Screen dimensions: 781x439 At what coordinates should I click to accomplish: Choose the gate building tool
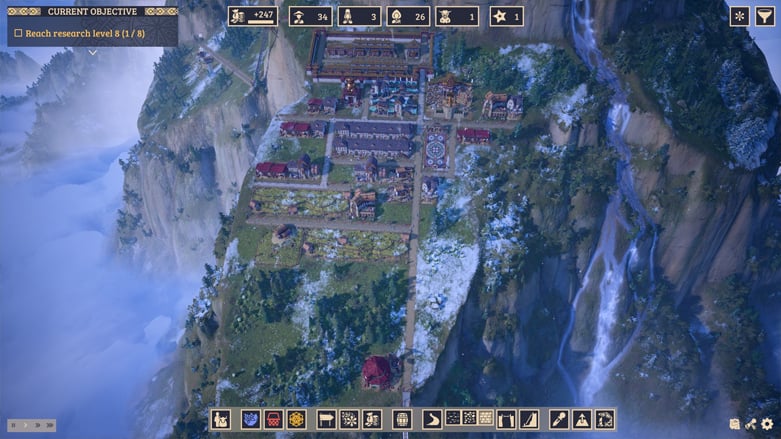[x=506, y=419]
